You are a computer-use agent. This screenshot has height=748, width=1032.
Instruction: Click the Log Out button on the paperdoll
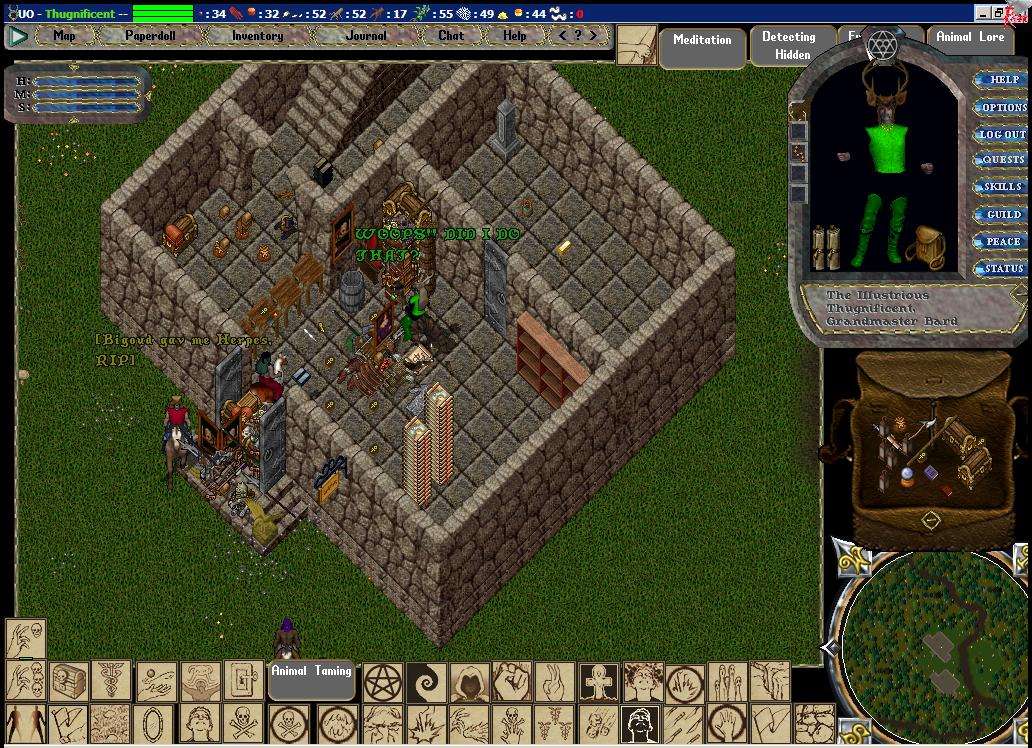(1002, 134)
